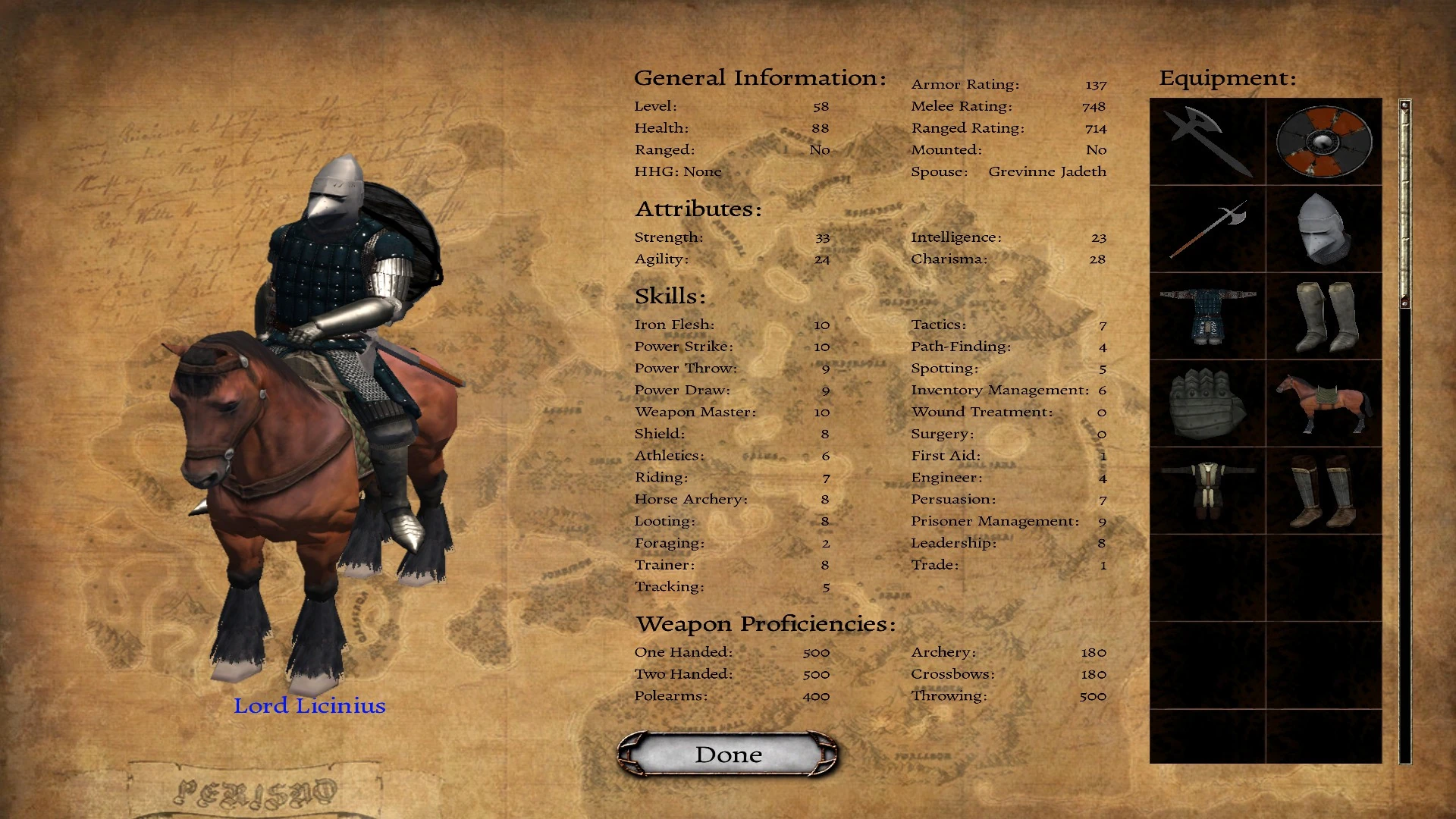Select the polearm axe equipment icon
This screenshot has width=1456, height=819.
pos(1207,230)
